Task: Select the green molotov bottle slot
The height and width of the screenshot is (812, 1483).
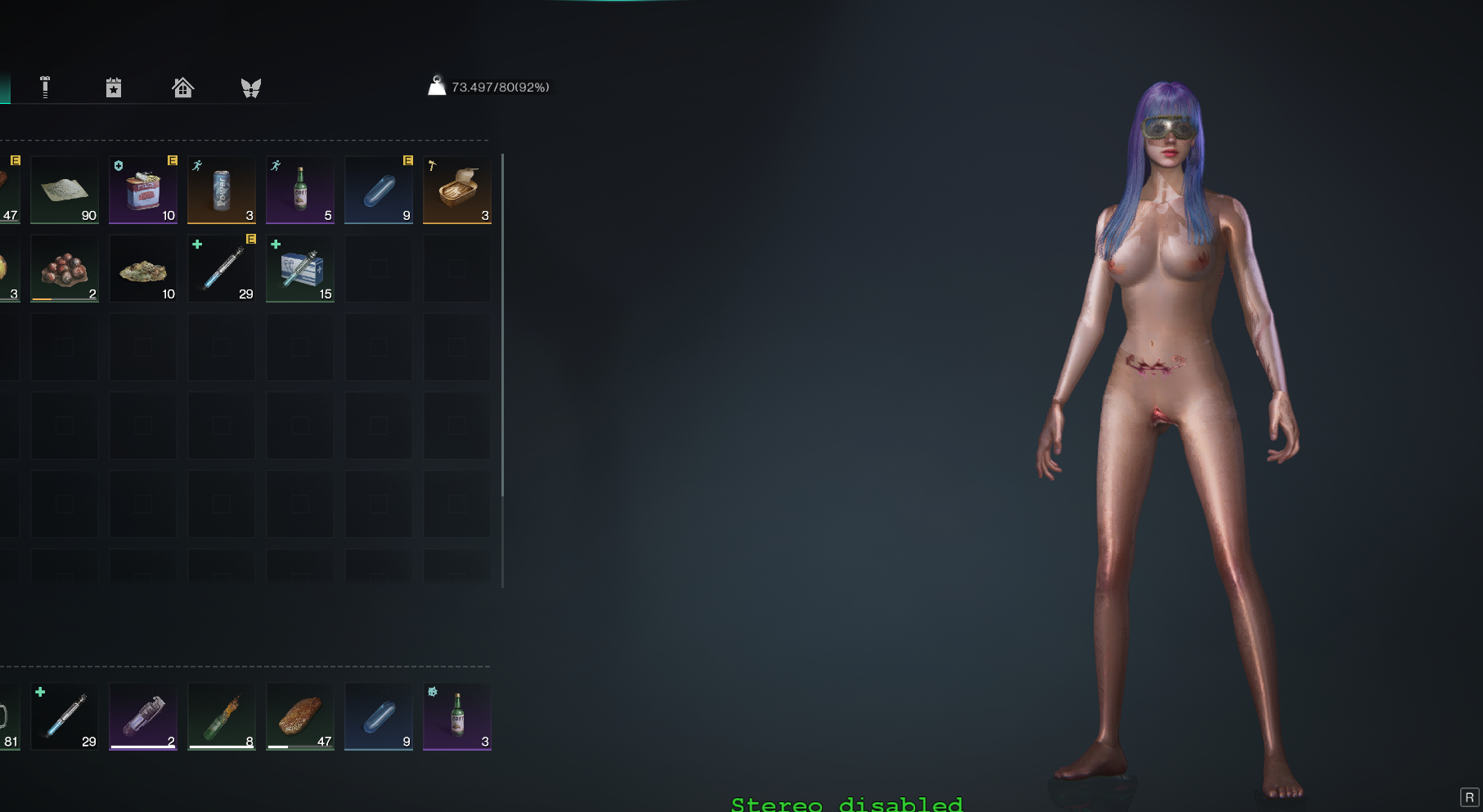Action: click(222, 716)
